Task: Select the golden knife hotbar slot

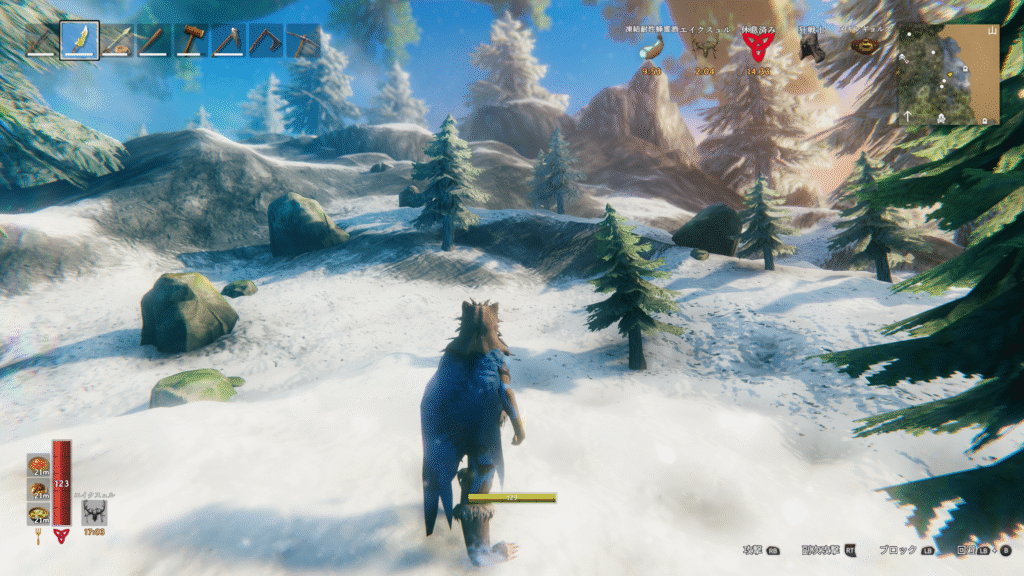Action: [79, 41]
